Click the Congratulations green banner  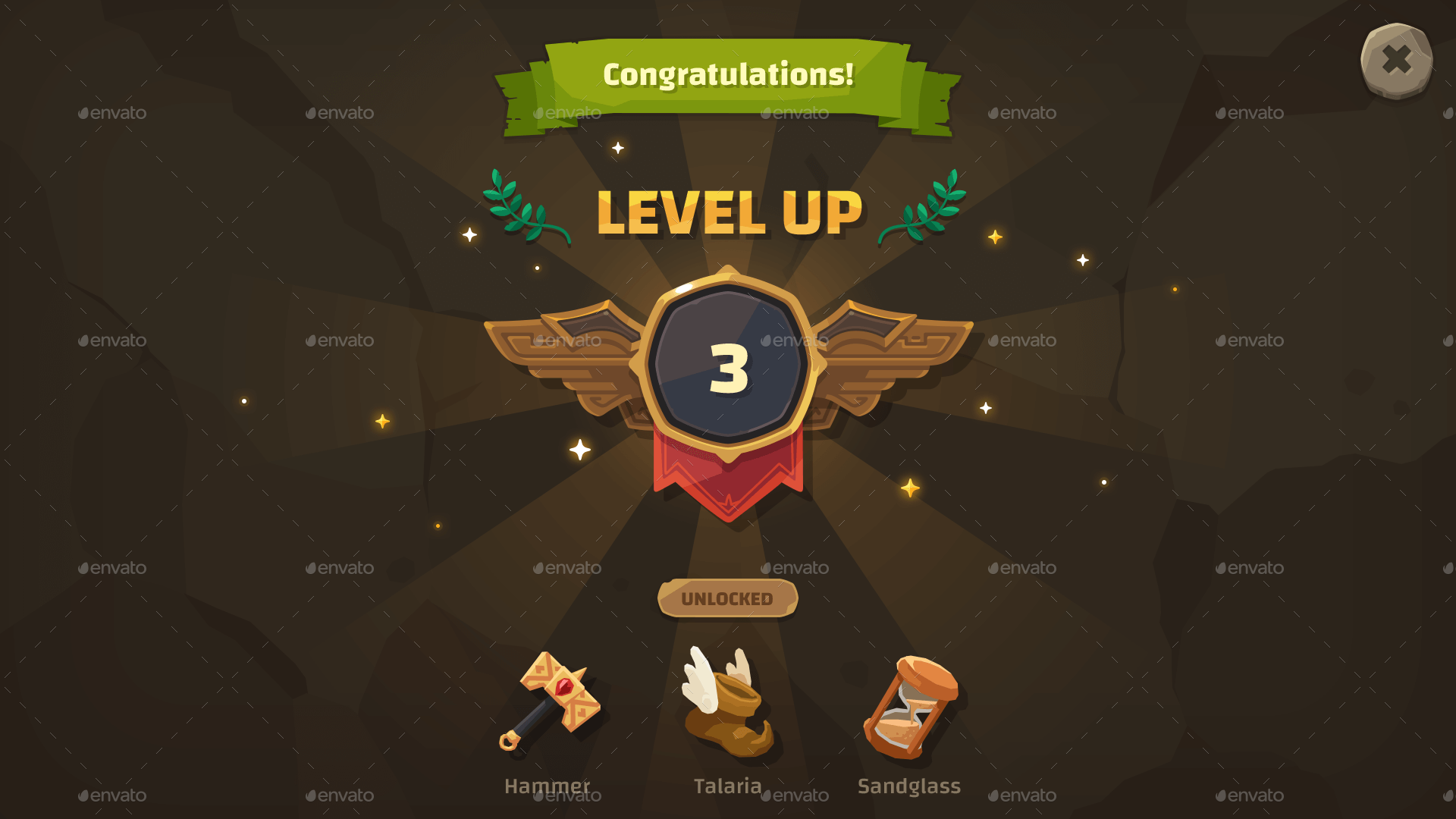point(728,76)
